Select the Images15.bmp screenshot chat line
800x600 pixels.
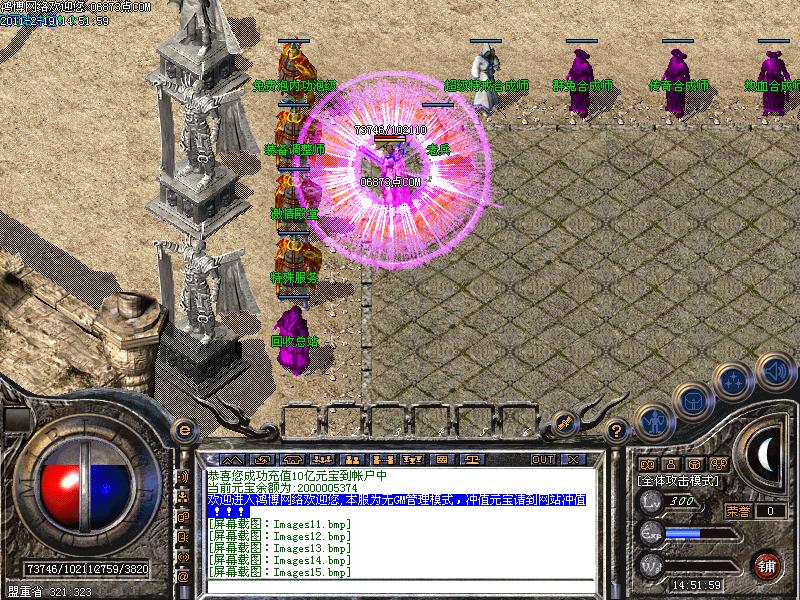280,572
